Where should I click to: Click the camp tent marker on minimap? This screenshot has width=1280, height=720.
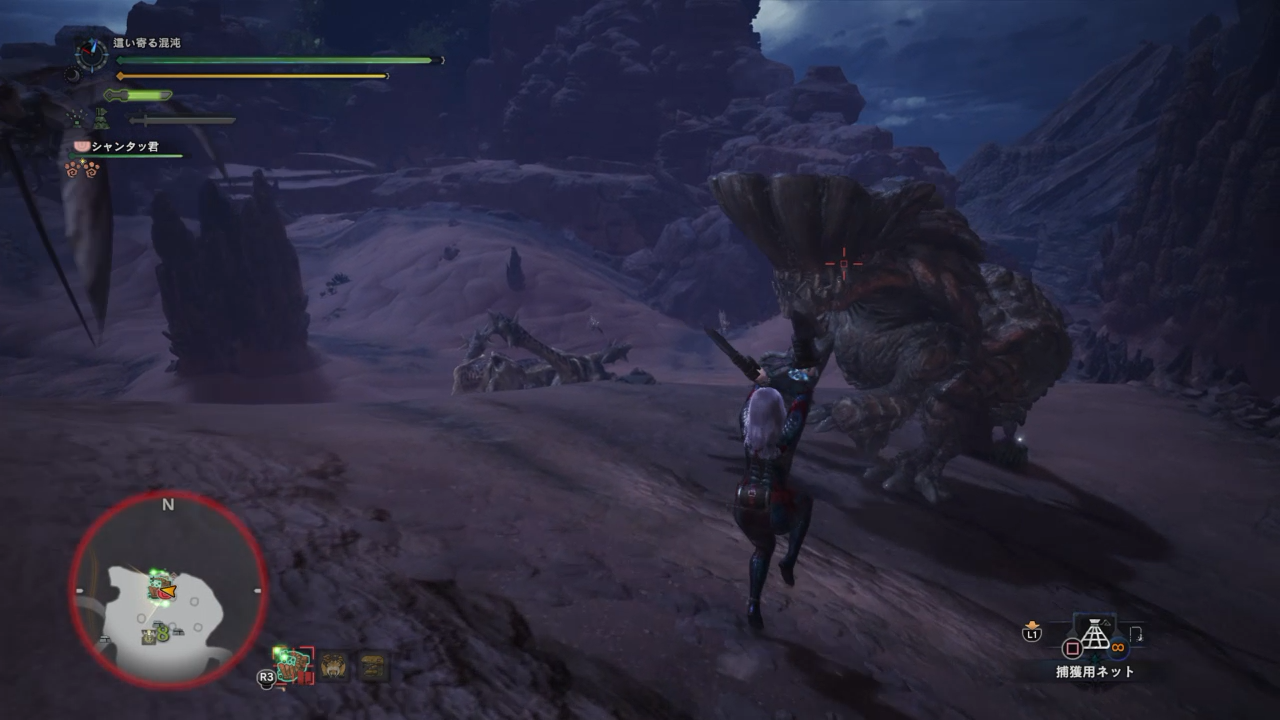(149, 635)
